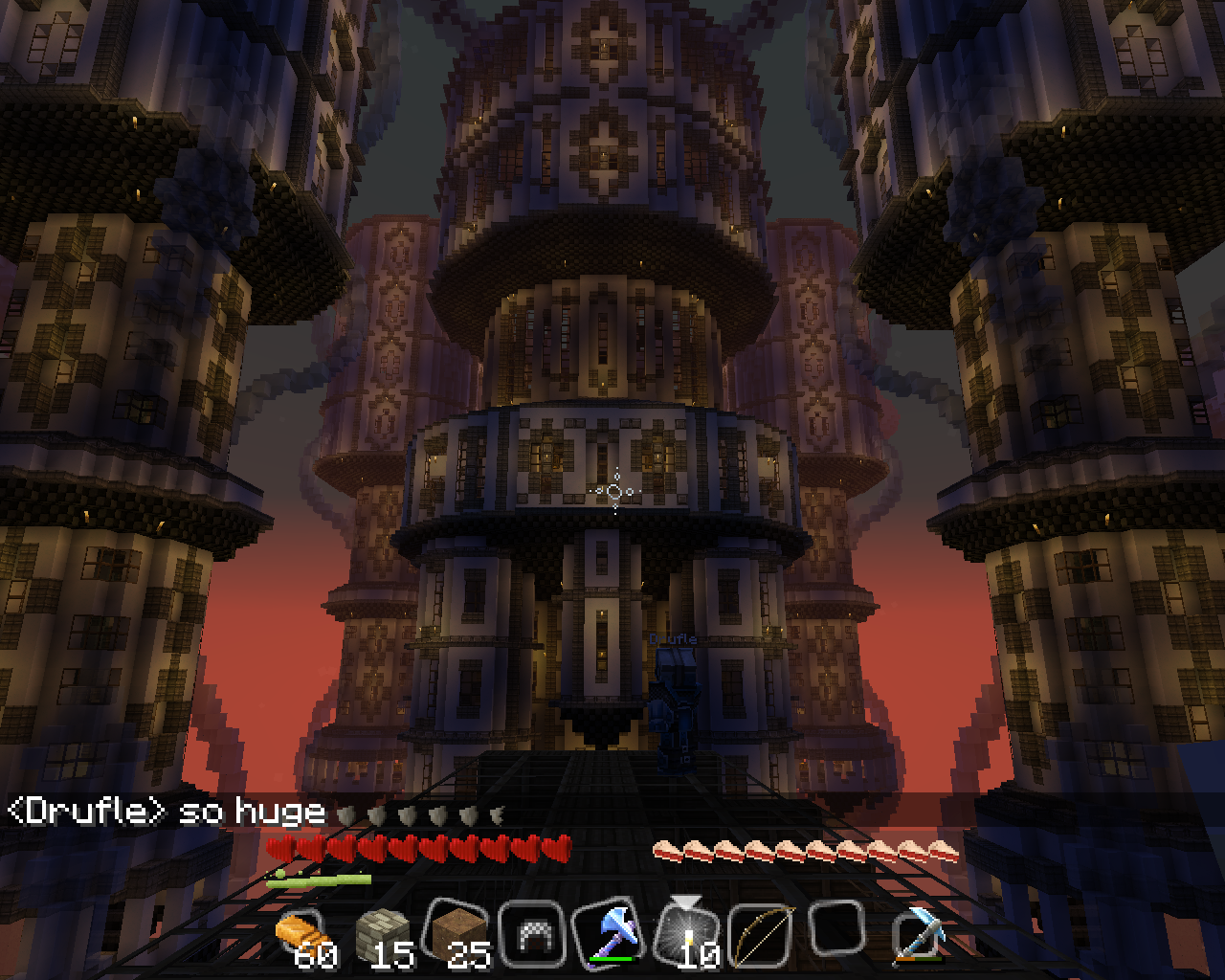Screen dimensions: 1225x980
Task: Equip the bow from the hotbar
Action: (762, 934)
